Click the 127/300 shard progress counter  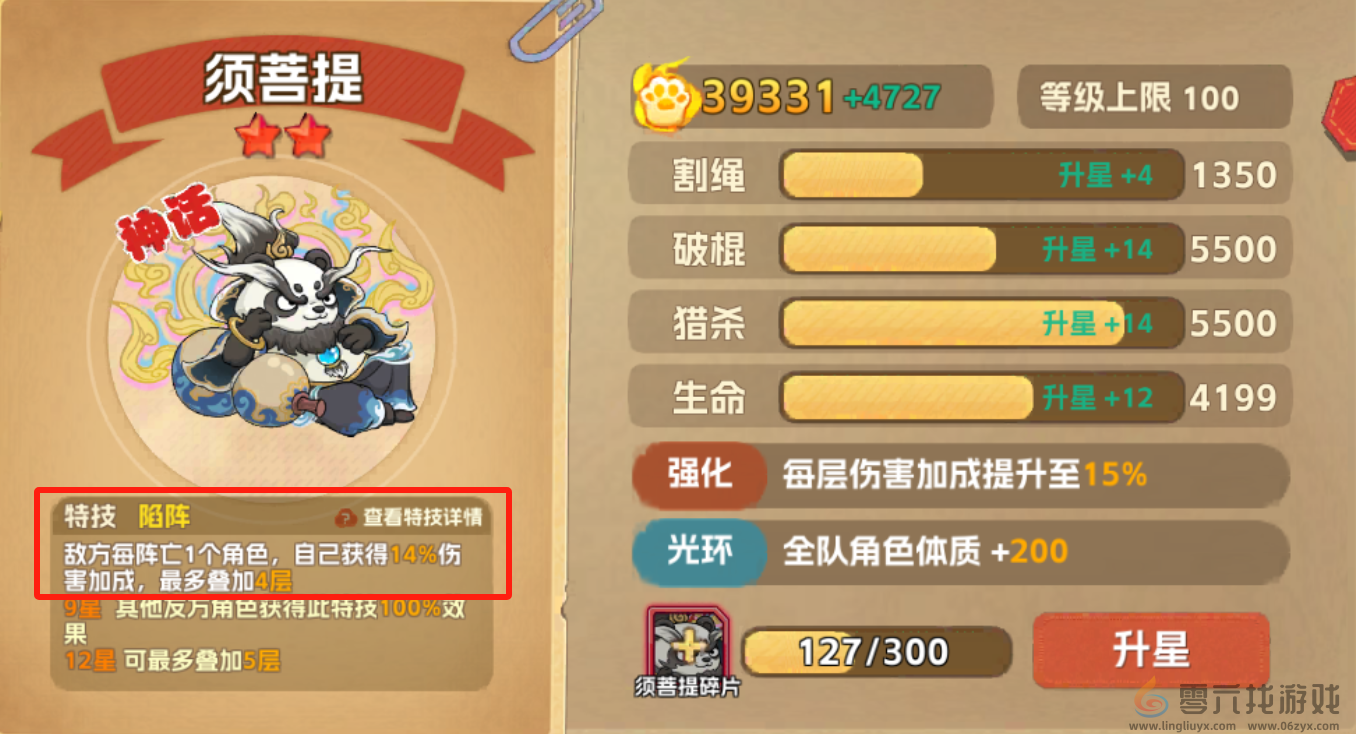(x=878, y=649)
